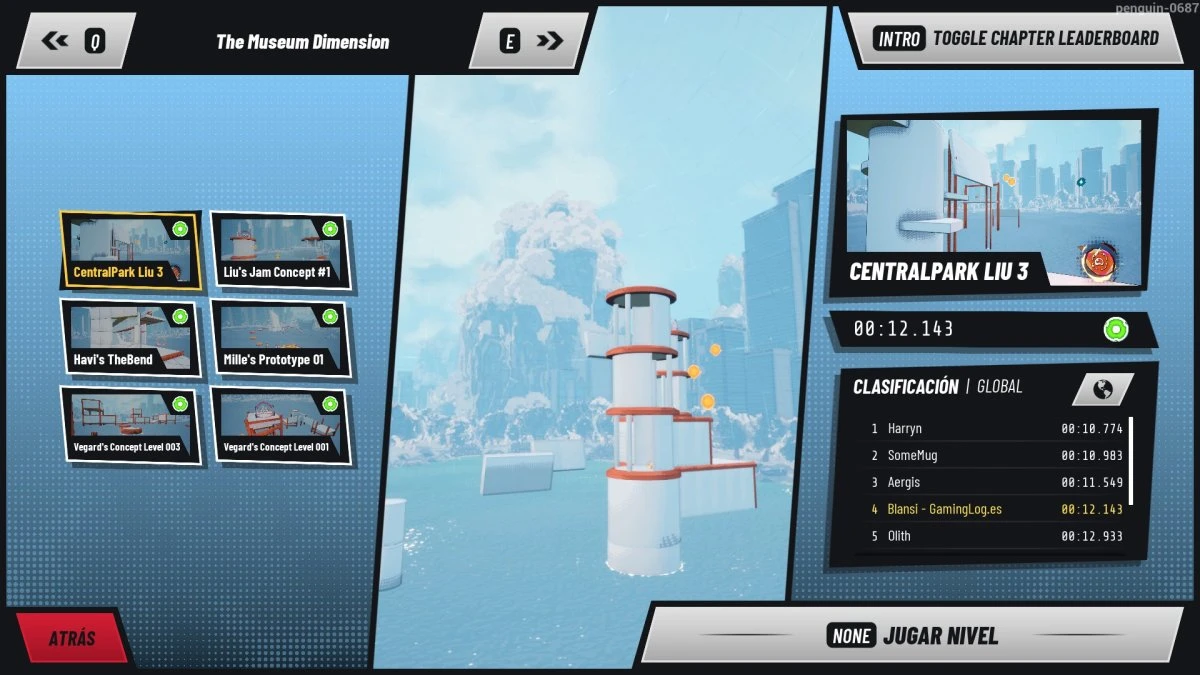
Task: Select Harryn's leaderboard entry
Action: click(x=994, y=429)
